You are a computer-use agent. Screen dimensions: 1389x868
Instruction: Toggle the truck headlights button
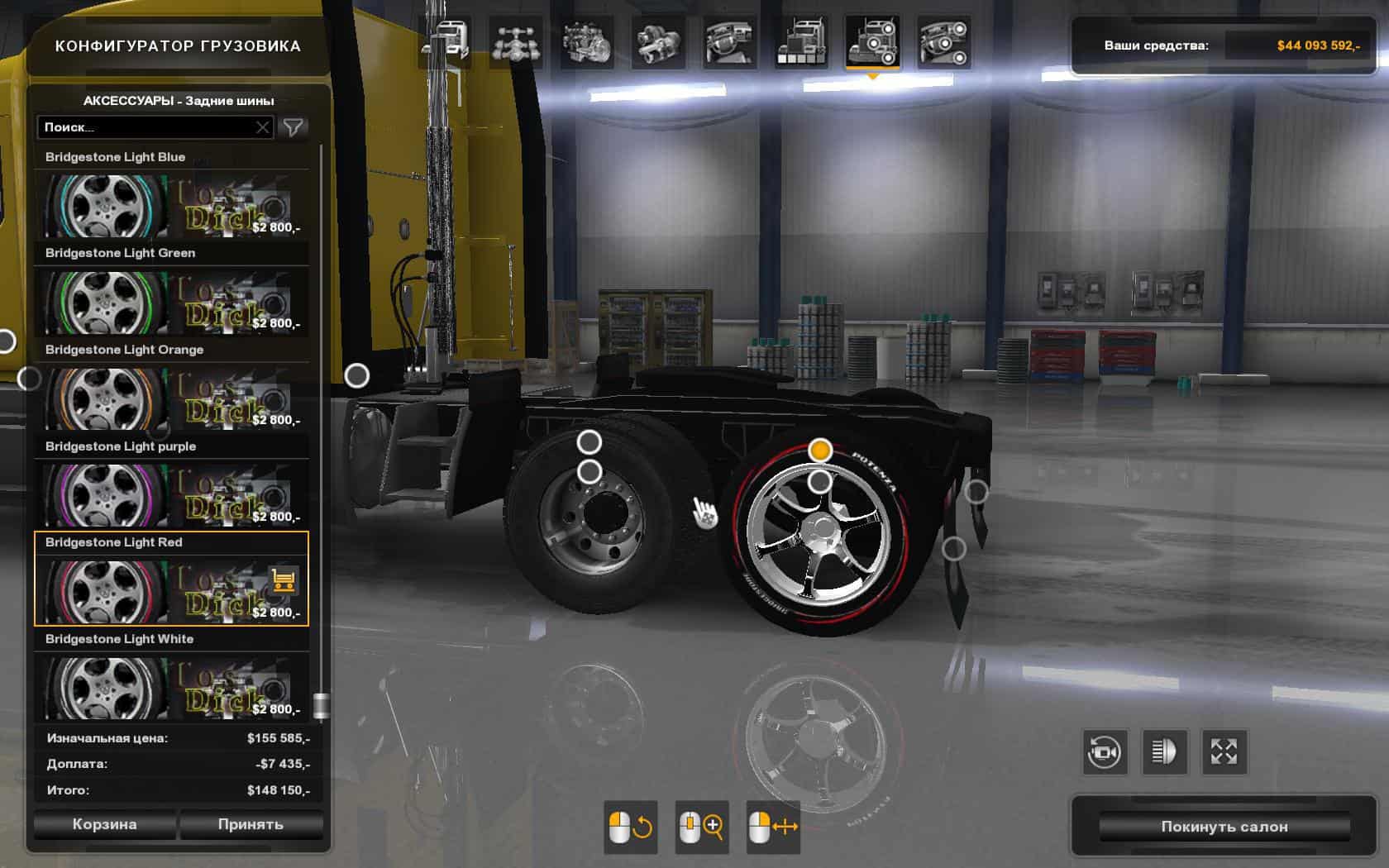(x=1164, y=752)
